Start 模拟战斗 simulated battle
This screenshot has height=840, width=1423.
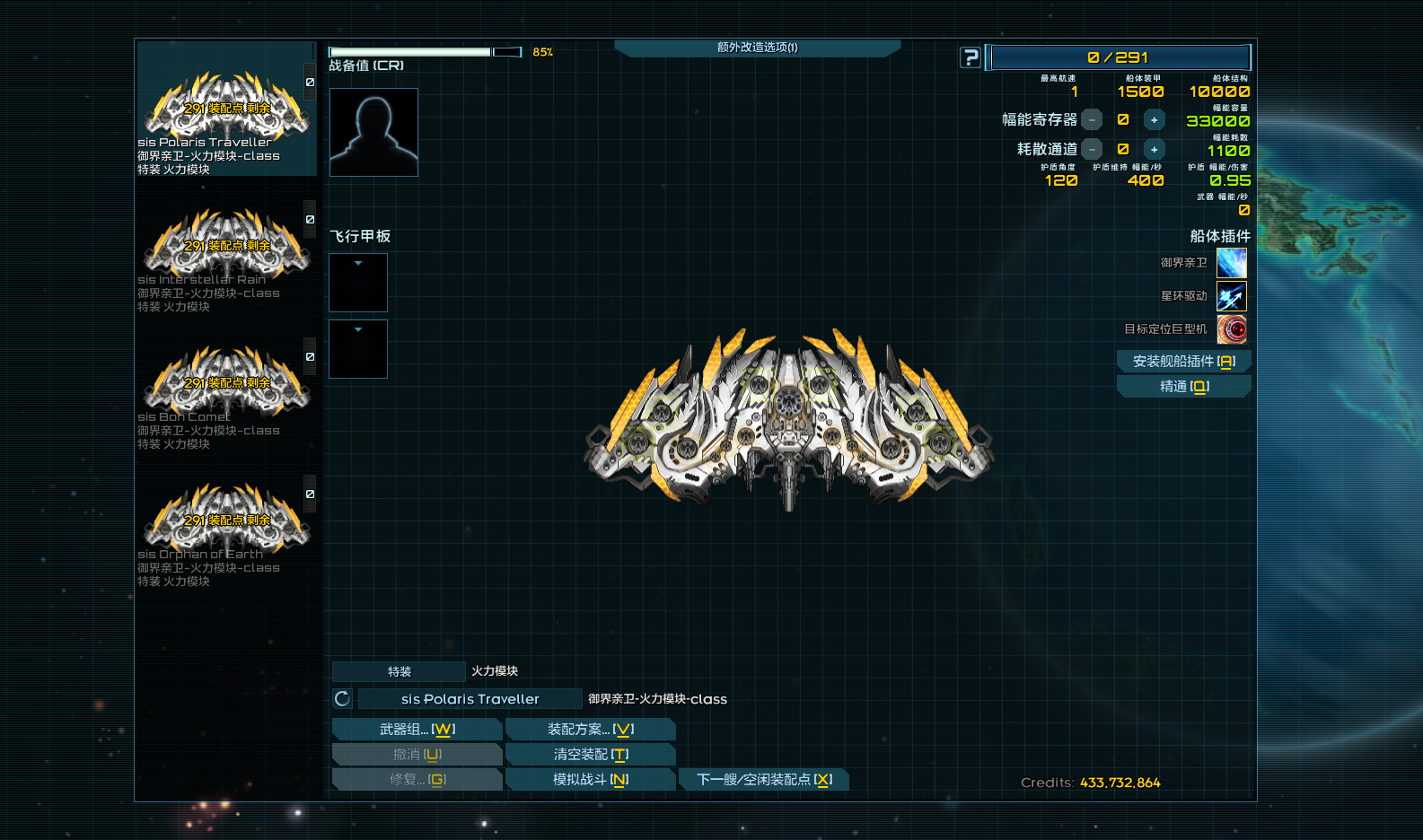click(x=590, y=780)
